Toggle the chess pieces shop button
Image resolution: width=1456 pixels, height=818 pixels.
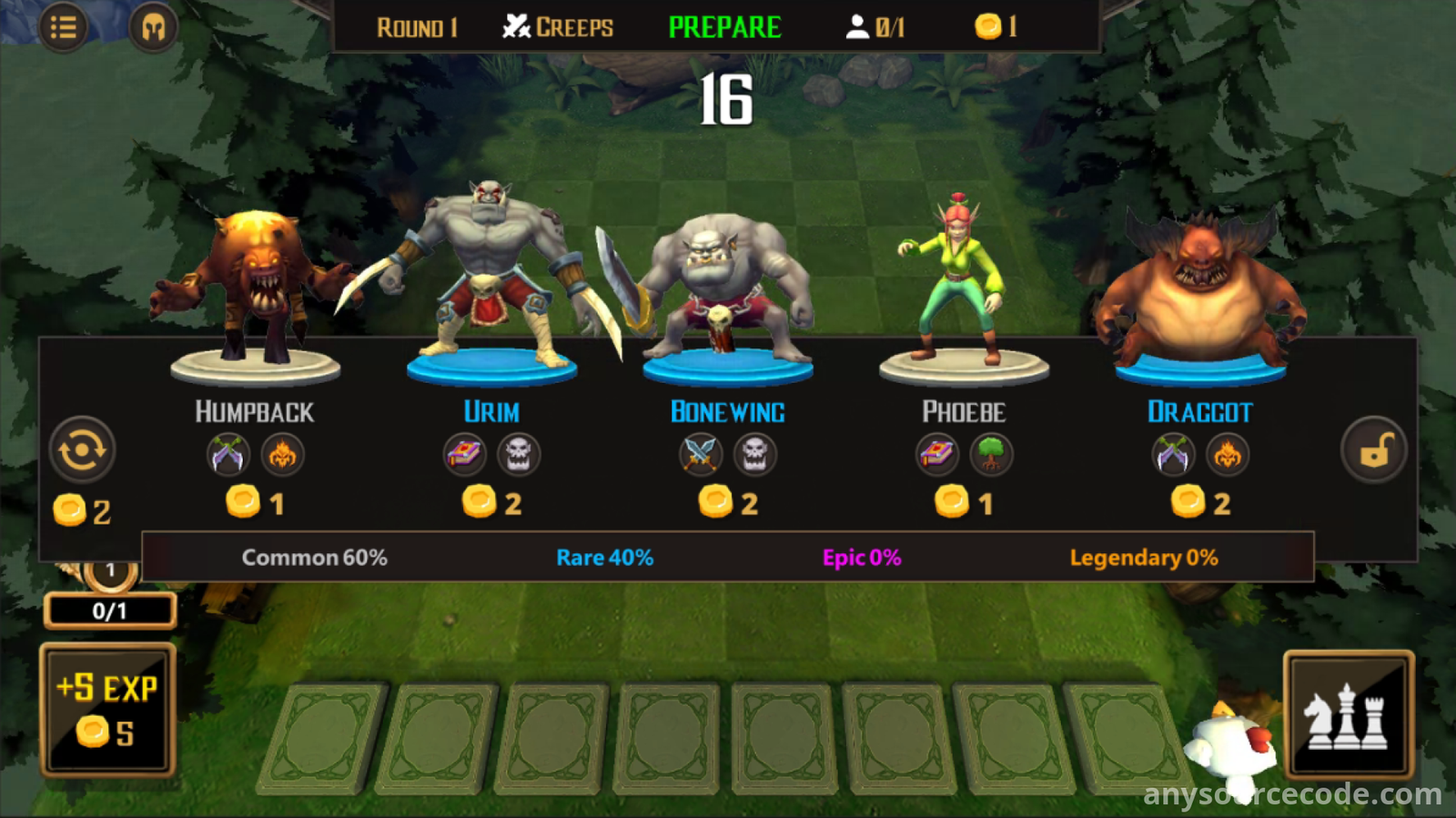pyautogui.click(x=1349, y=715)
